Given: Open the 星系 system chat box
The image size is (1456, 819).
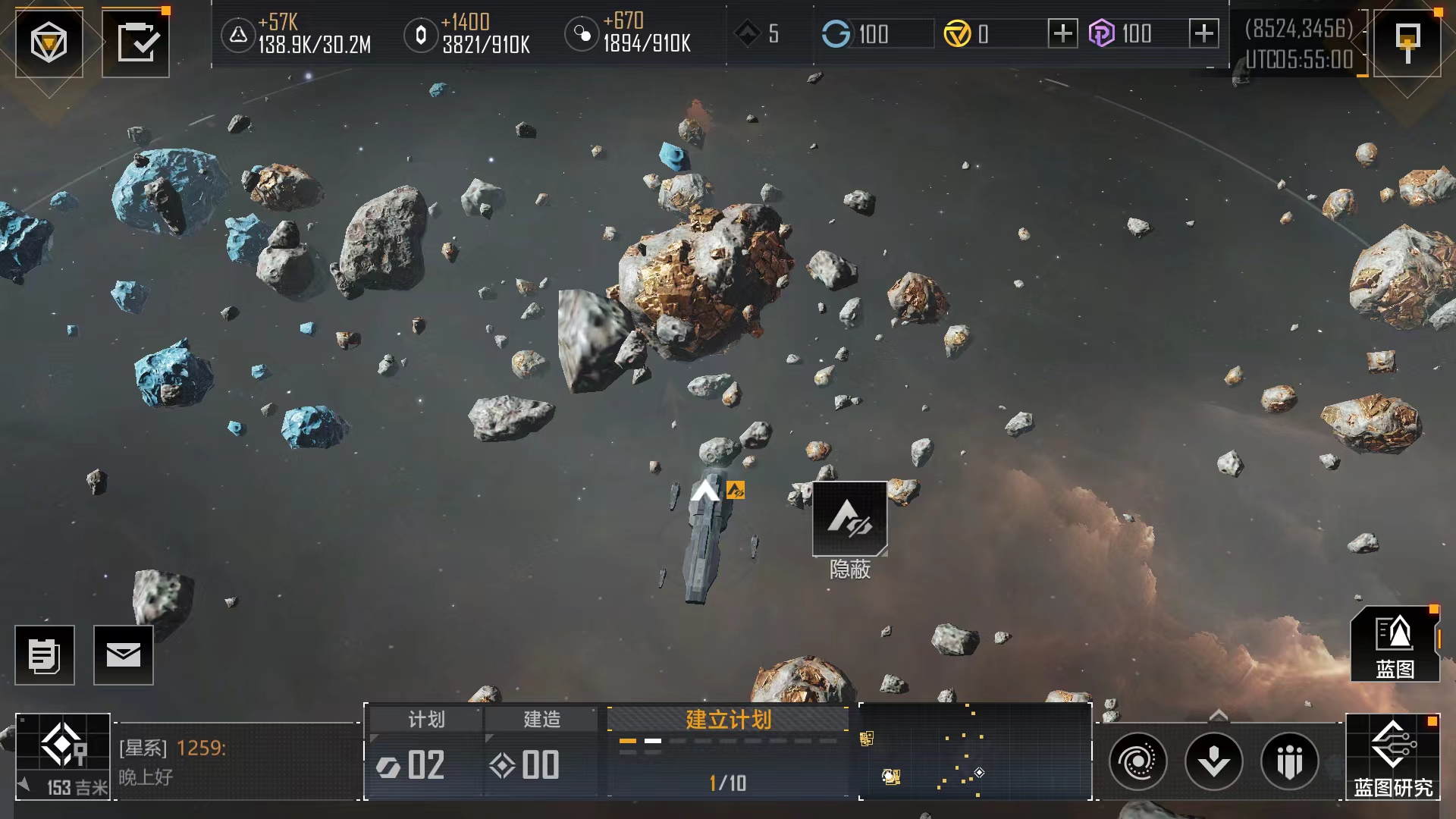Looking at the screenshot, I should click(x=237, y=761).
